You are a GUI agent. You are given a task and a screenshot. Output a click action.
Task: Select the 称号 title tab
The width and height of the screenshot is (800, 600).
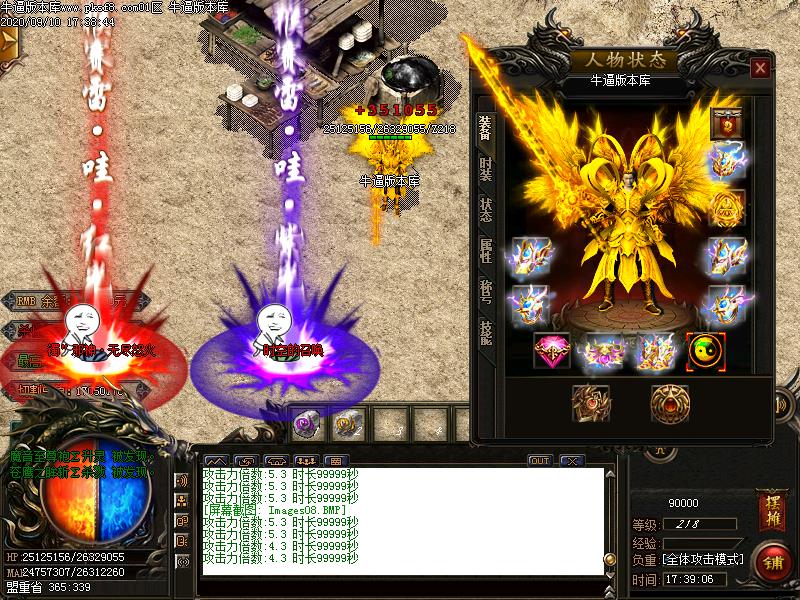[x=486, y=292]
